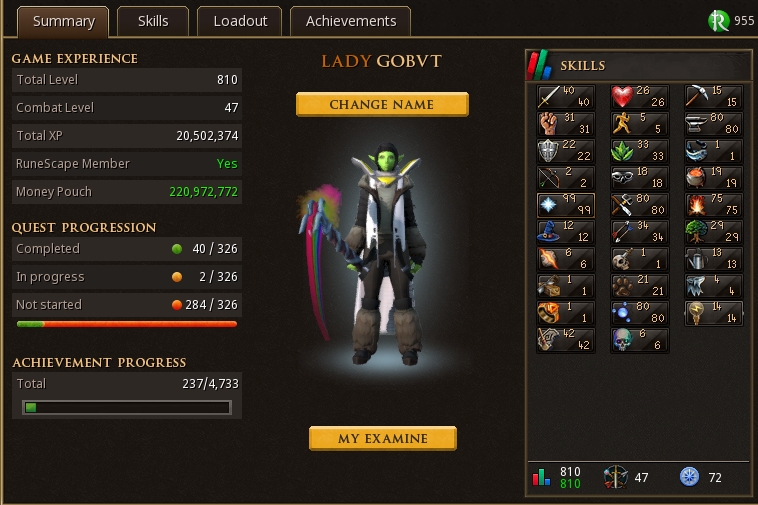The width and height of the screenshot is (758, 505).
Task: Select the Attack sword skill tile
Action: (565, 97)
